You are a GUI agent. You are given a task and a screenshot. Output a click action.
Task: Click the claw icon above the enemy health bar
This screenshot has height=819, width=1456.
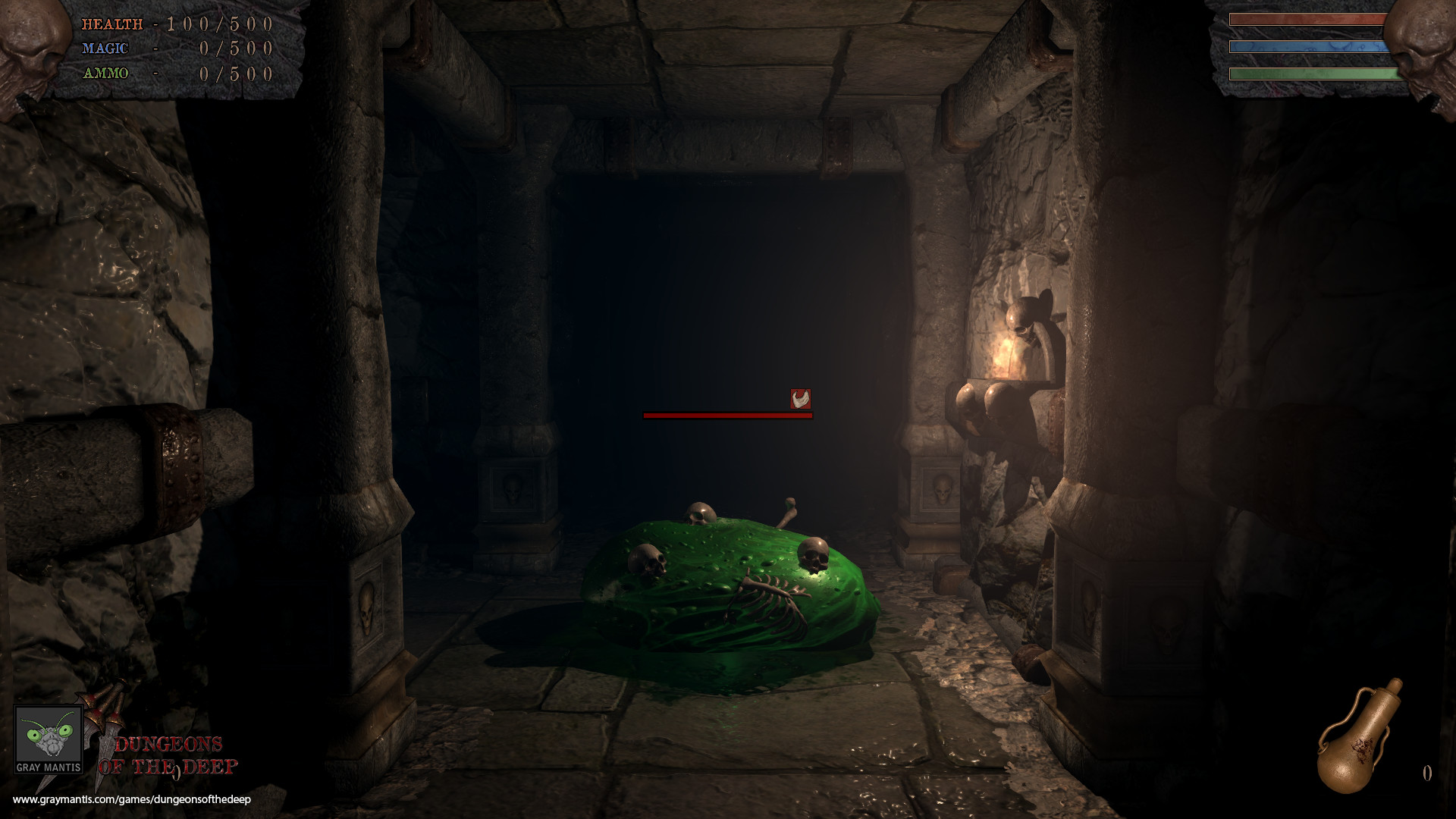click(x=801, y=400)
